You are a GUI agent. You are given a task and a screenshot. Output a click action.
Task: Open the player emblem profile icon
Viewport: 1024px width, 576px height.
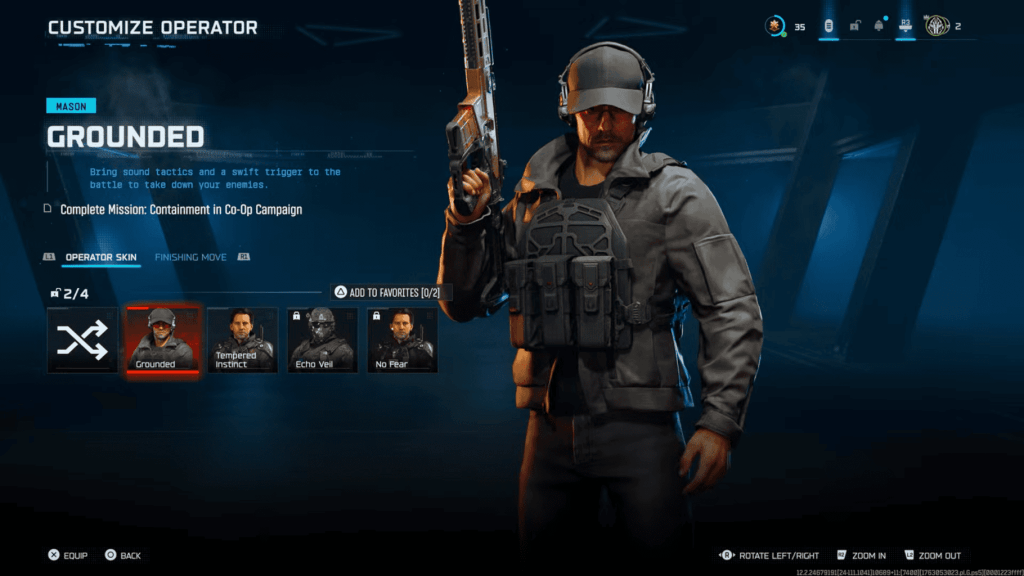pos(937,26)
